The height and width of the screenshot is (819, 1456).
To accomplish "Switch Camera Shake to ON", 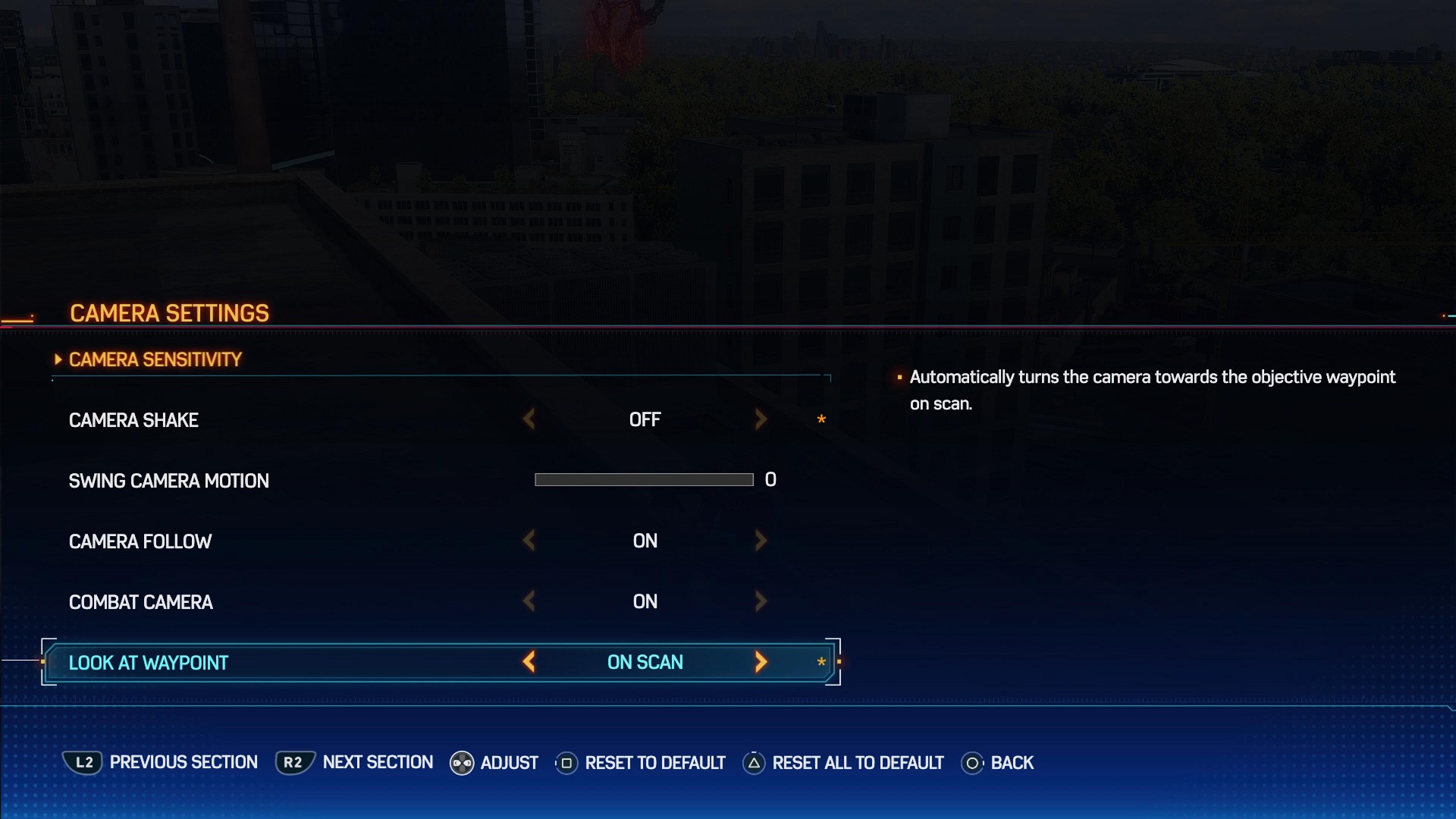I will pos(761,419).
